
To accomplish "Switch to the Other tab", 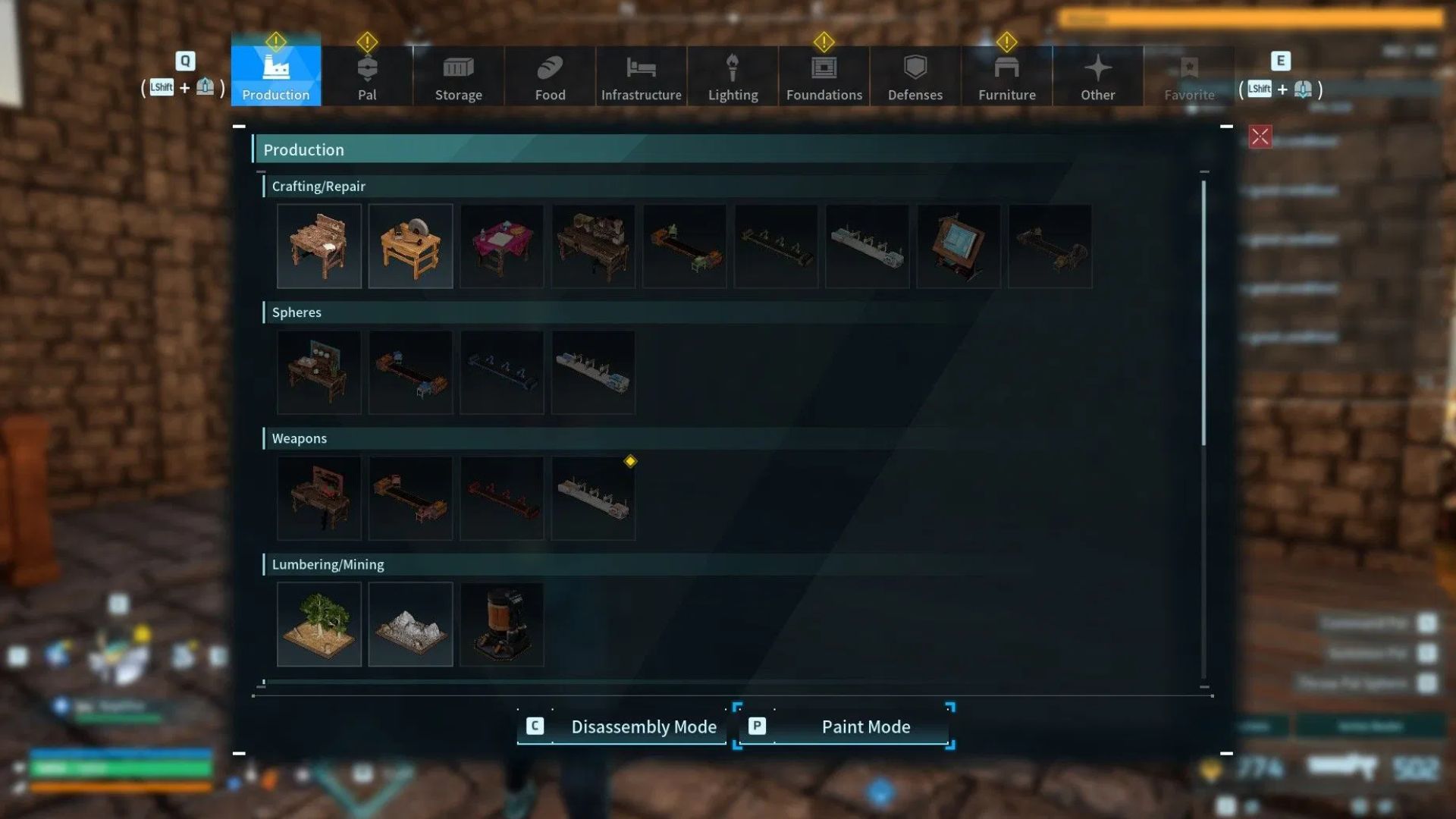I will [1097, 76].
